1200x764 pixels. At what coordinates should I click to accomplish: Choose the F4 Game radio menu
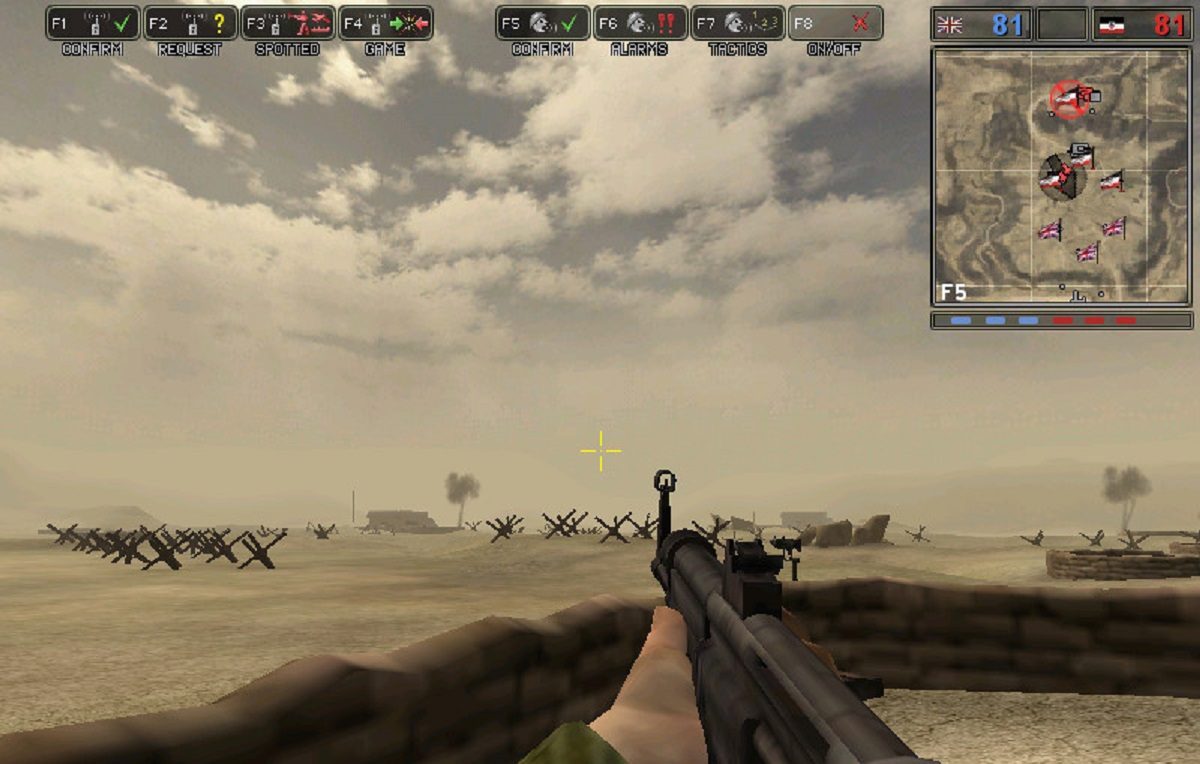click(385, 23)
